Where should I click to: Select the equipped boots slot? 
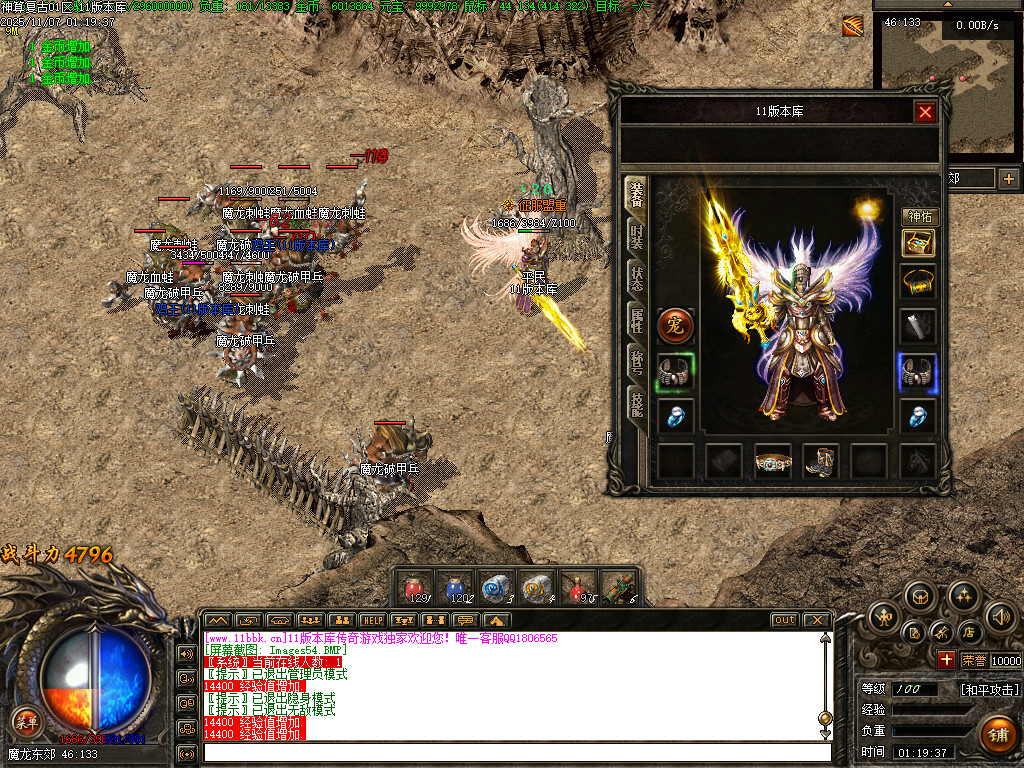[x=820, y=462]
